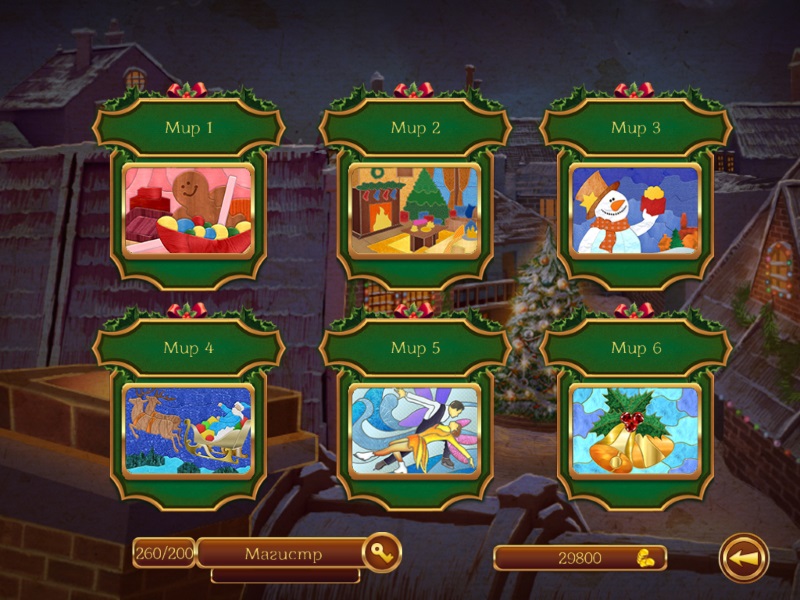Go back with the arrow button
Viewport: 800px width, 600px height.
(x=744, y=558)
